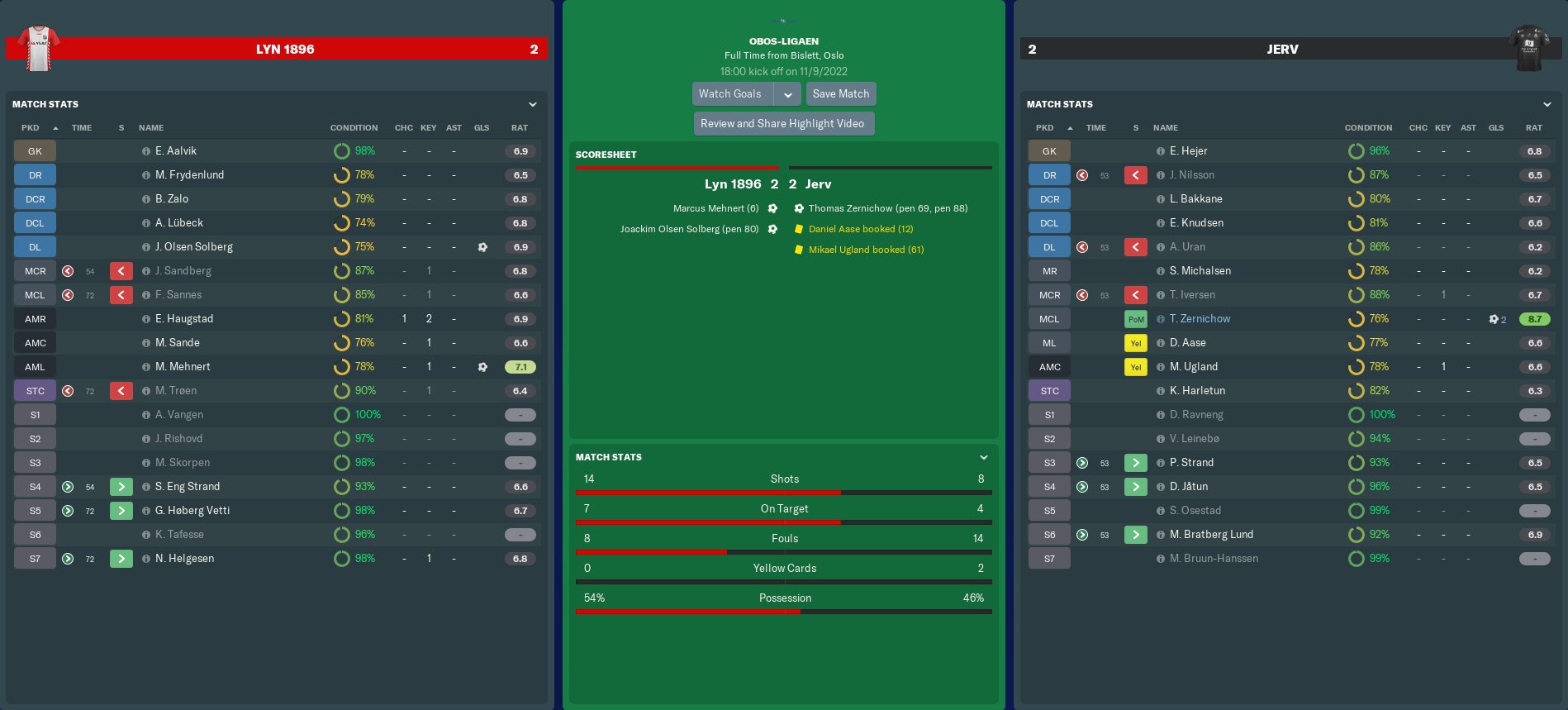Expand the Jerv Match Stats dropdown
Viewport: 1568px width, 710px height.
click(1547, 105)
